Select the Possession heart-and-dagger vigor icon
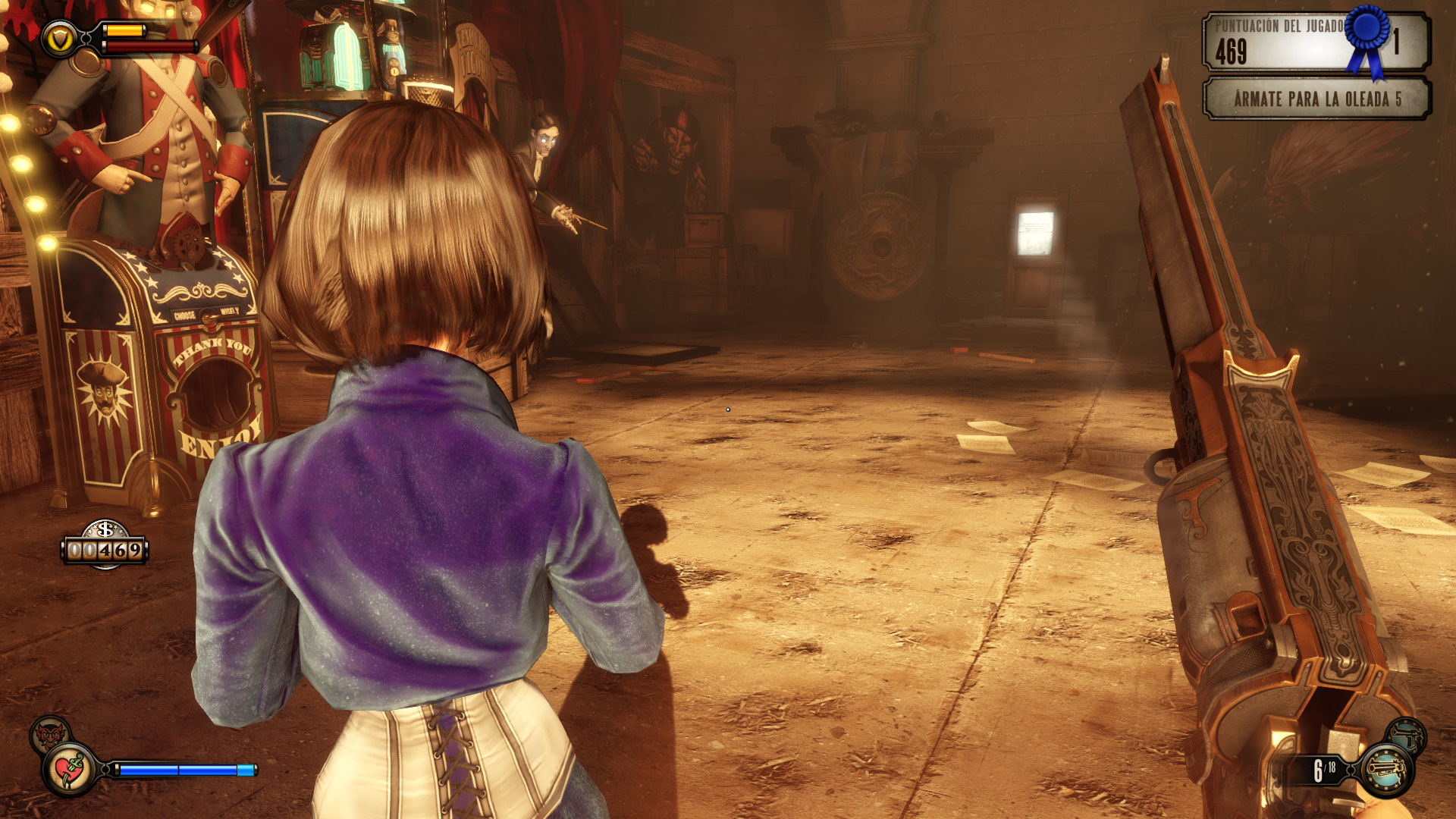The height and width of the screenshot is (819, 1456). [71, 770]
